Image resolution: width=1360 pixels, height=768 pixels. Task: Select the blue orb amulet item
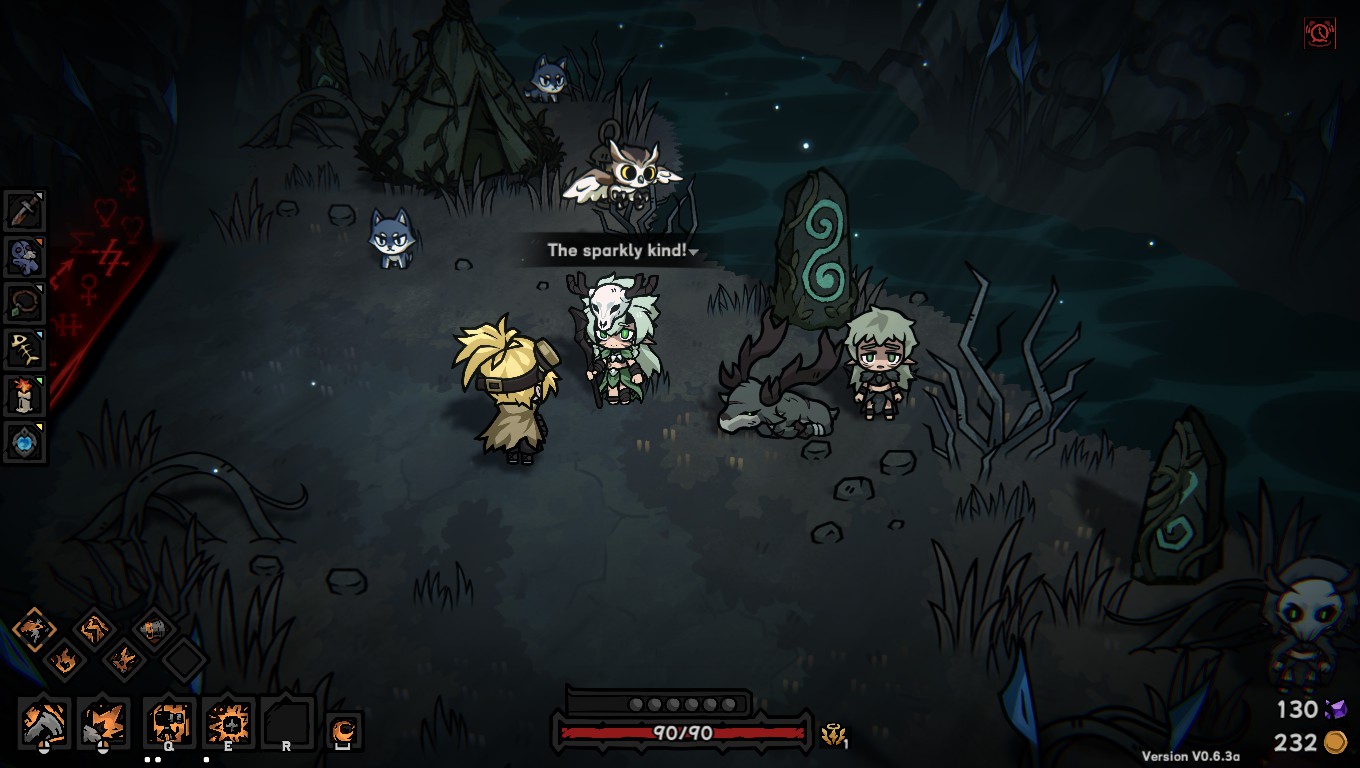25,441
